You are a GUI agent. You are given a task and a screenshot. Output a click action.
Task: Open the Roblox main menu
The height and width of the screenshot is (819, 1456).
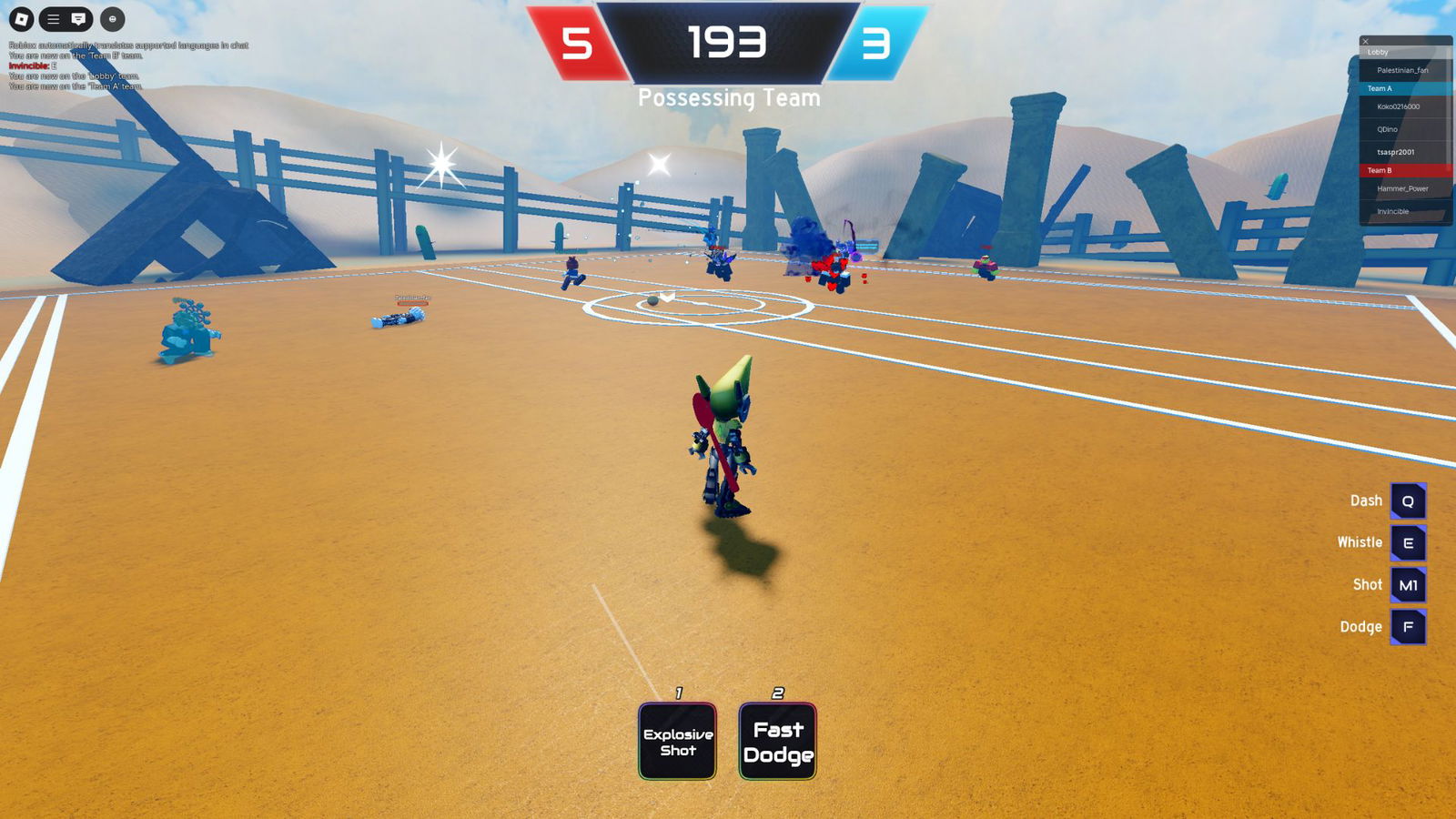pos(54,17)
